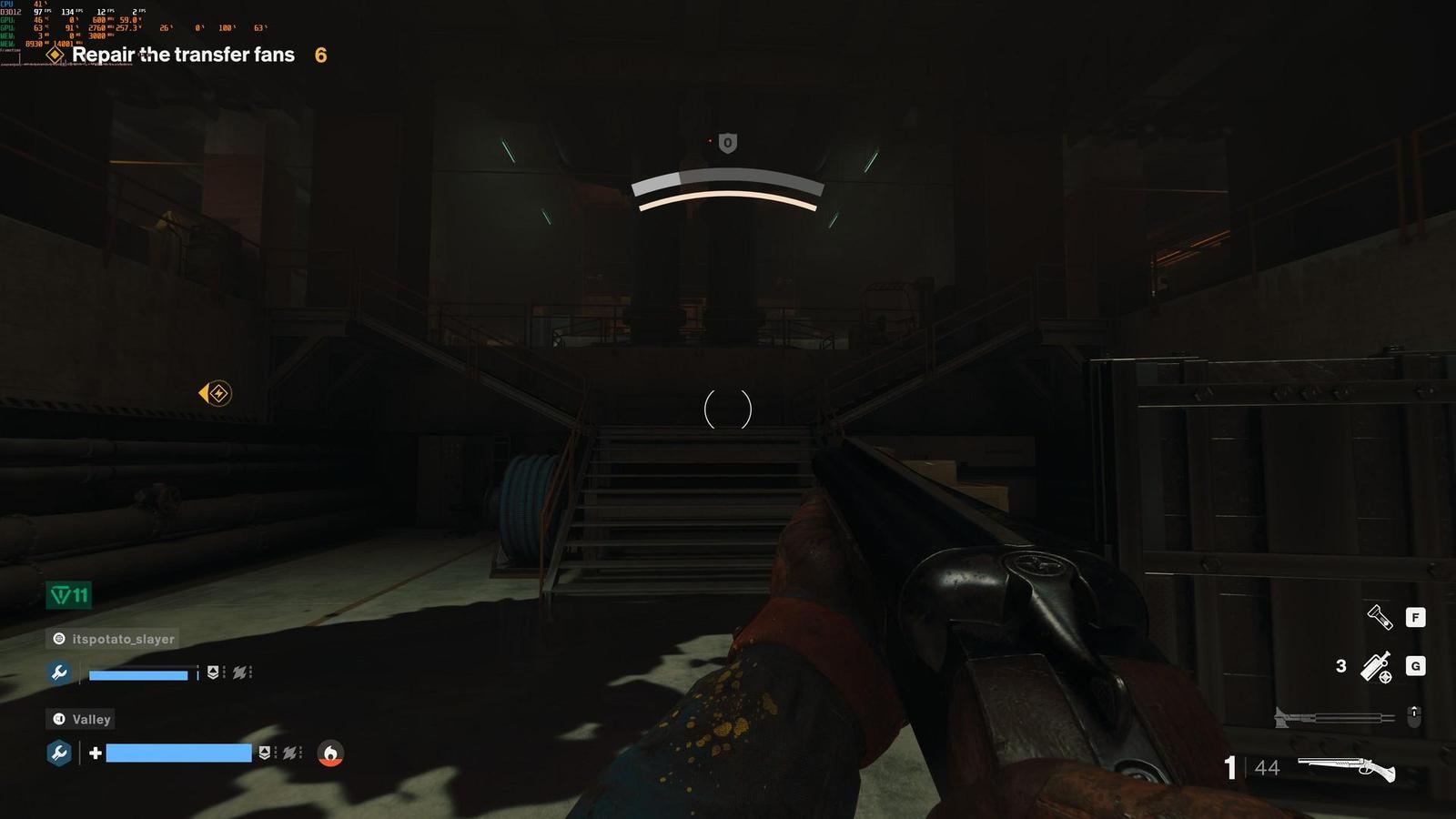Screen dimensions: 1456x819
Task: Click the 'Repair the transfer fans' objective text
Action: (184, 56)
